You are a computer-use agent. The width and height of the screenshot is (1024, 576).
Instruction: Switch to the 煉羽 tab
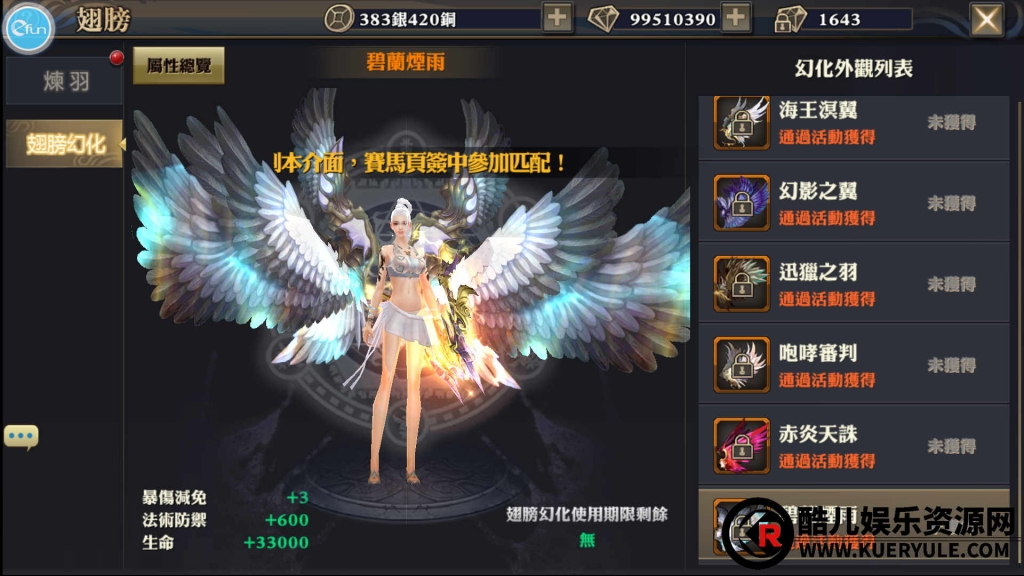pyautogui.click(x=66, y=82)
